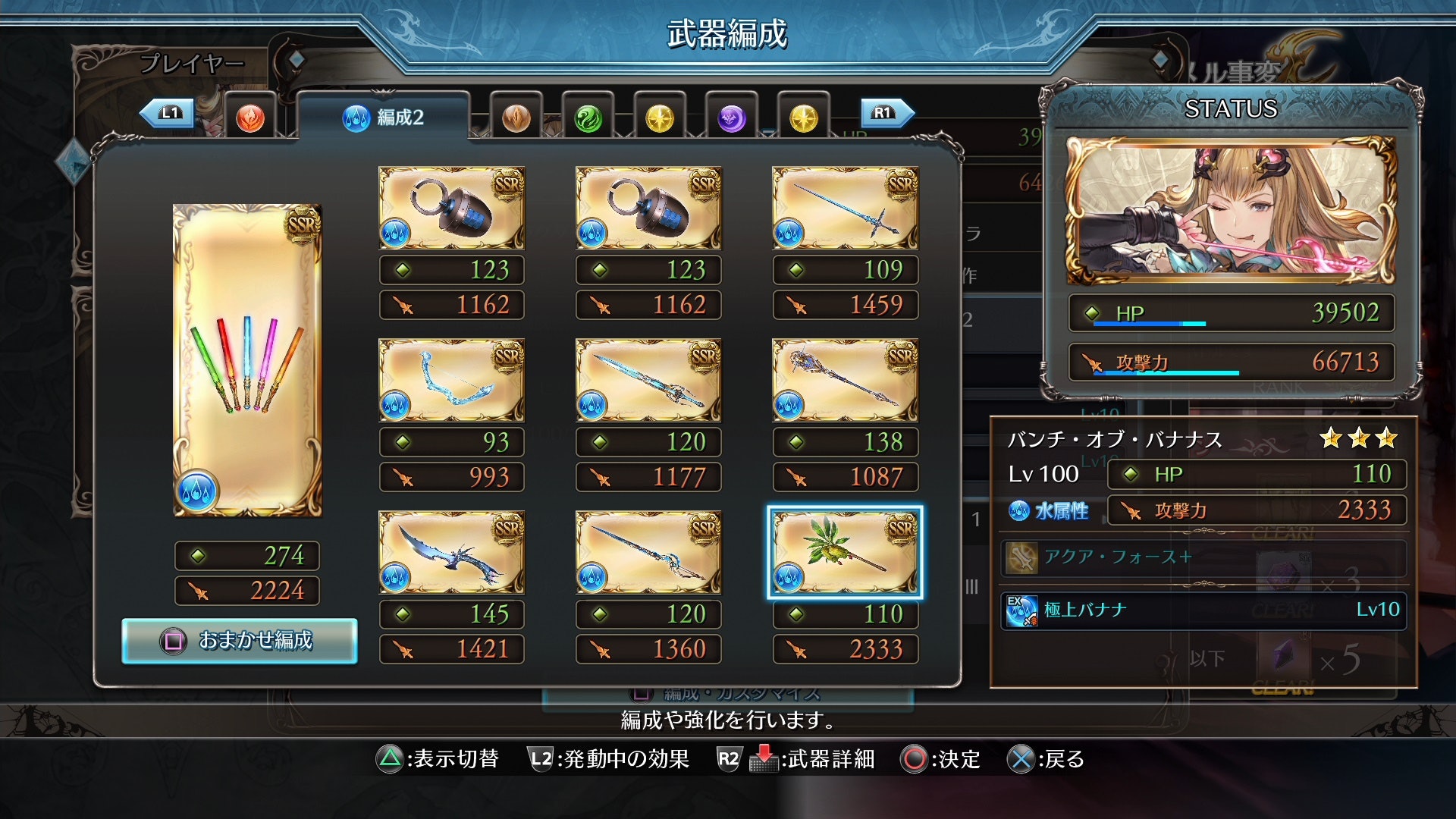Switch to the brown earth element tab
1456x819 pixels.
(x=516, y=118)
